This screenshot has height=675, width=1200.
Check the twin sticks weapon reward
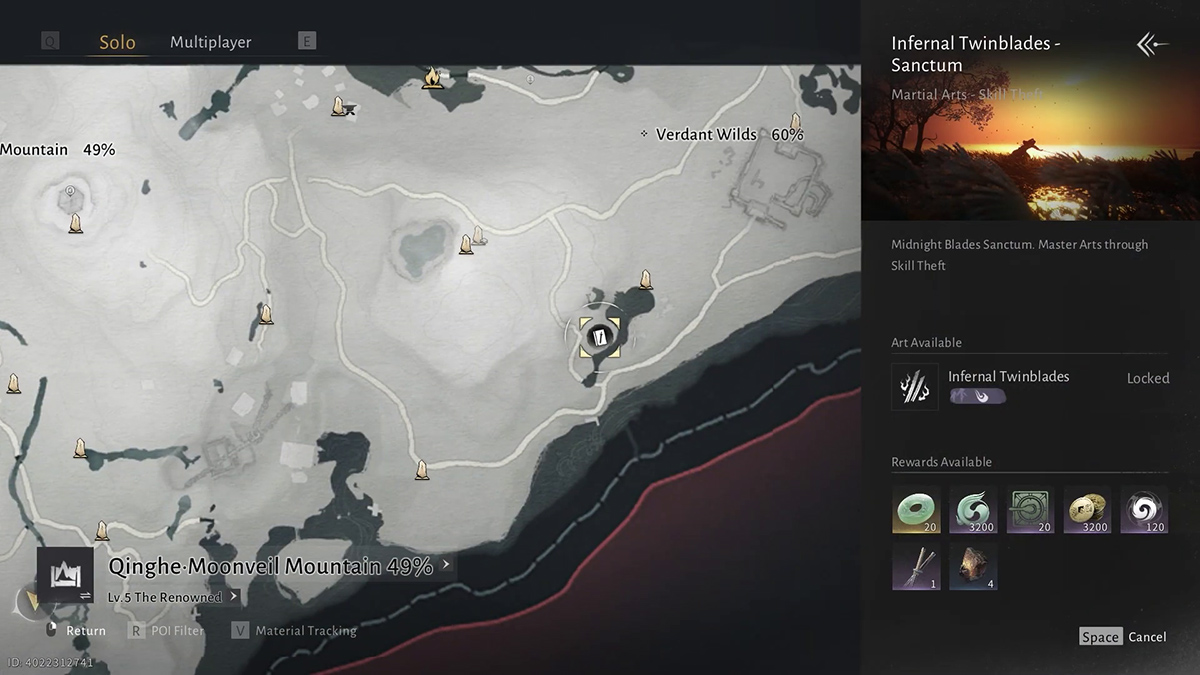coord(916,567)
